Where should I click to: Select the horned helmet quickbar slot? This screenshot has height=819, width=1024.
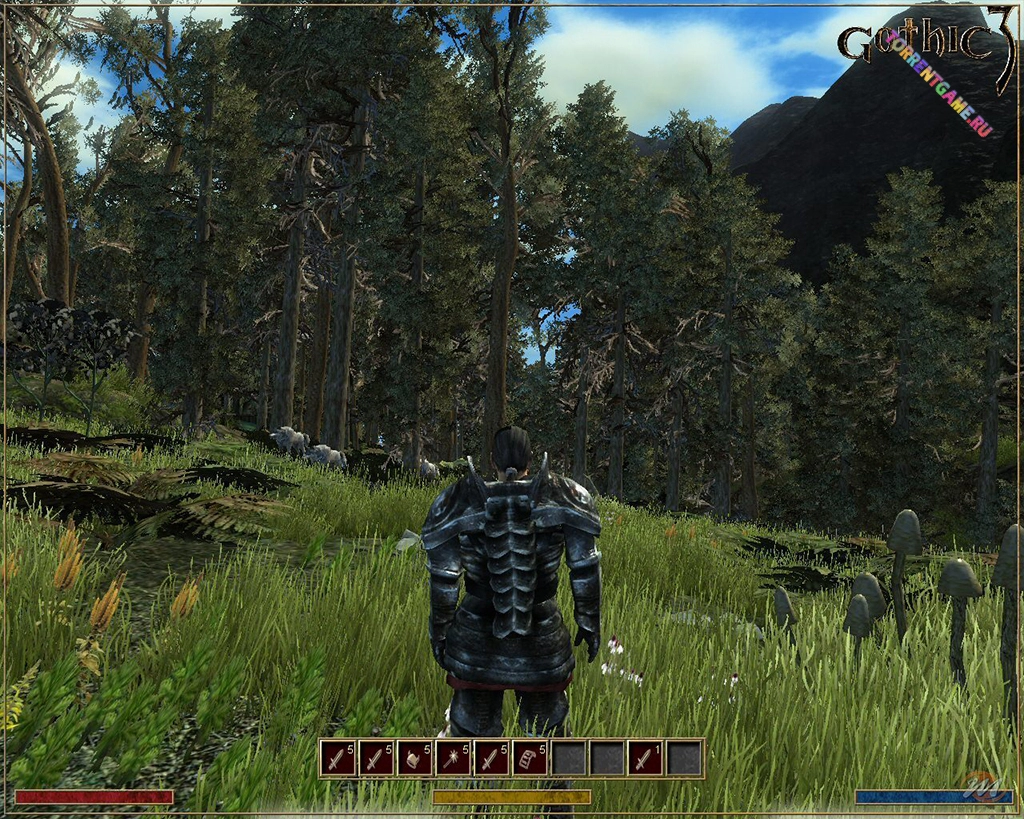[x=414, y=758]
